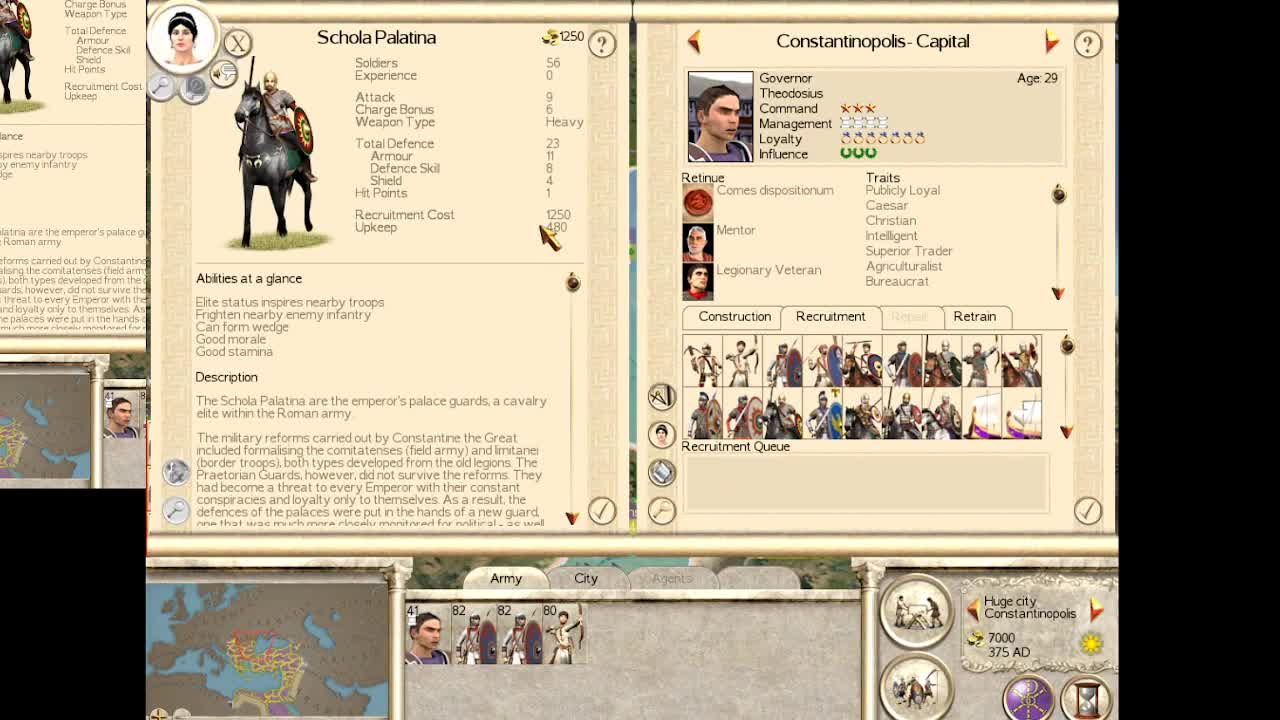Confirm recruitment with the check mark button

(x=1088, y=510)
